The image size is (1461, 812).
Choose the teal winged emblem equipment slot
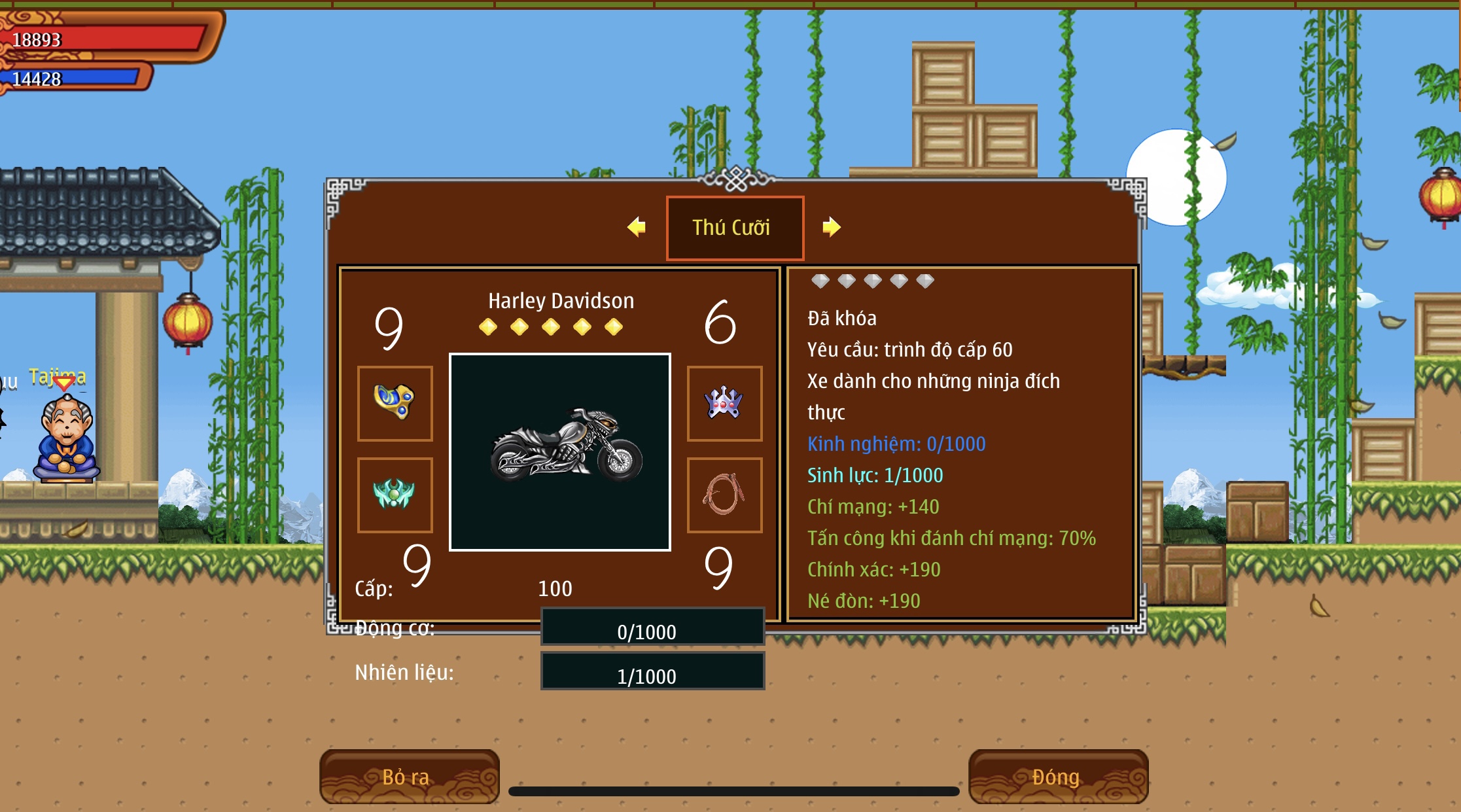pos(395,495)
